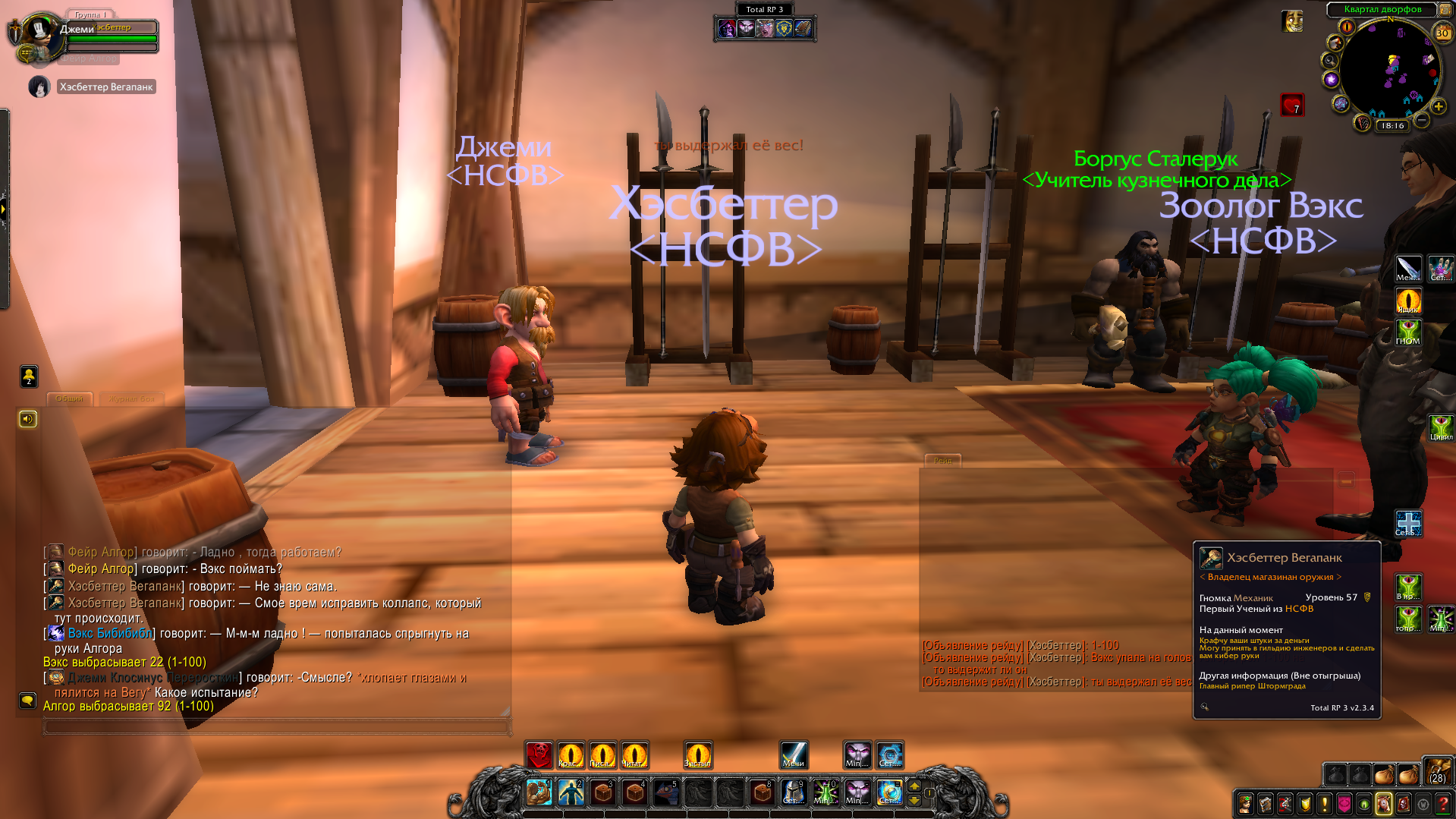
Task: Activate the flexing muscle ability in slot 1
Action: pyautogui.click(x=539, y=792)
